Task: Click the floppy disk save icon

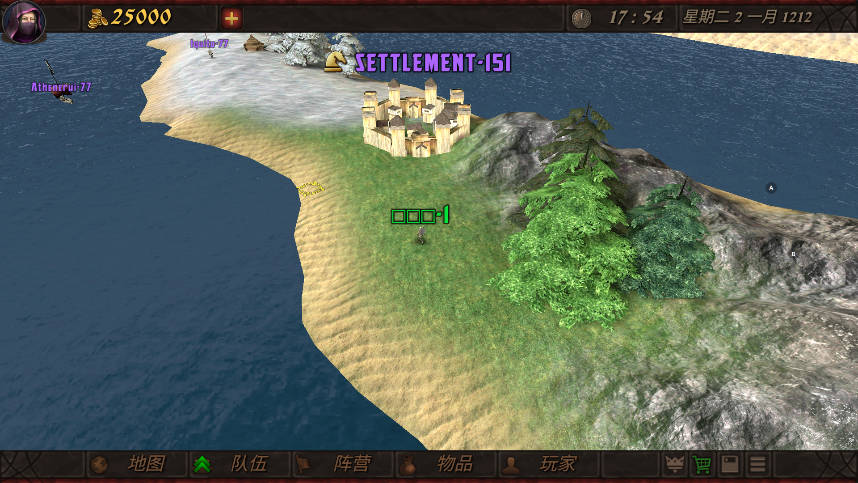Action: (x=731, y=465)
